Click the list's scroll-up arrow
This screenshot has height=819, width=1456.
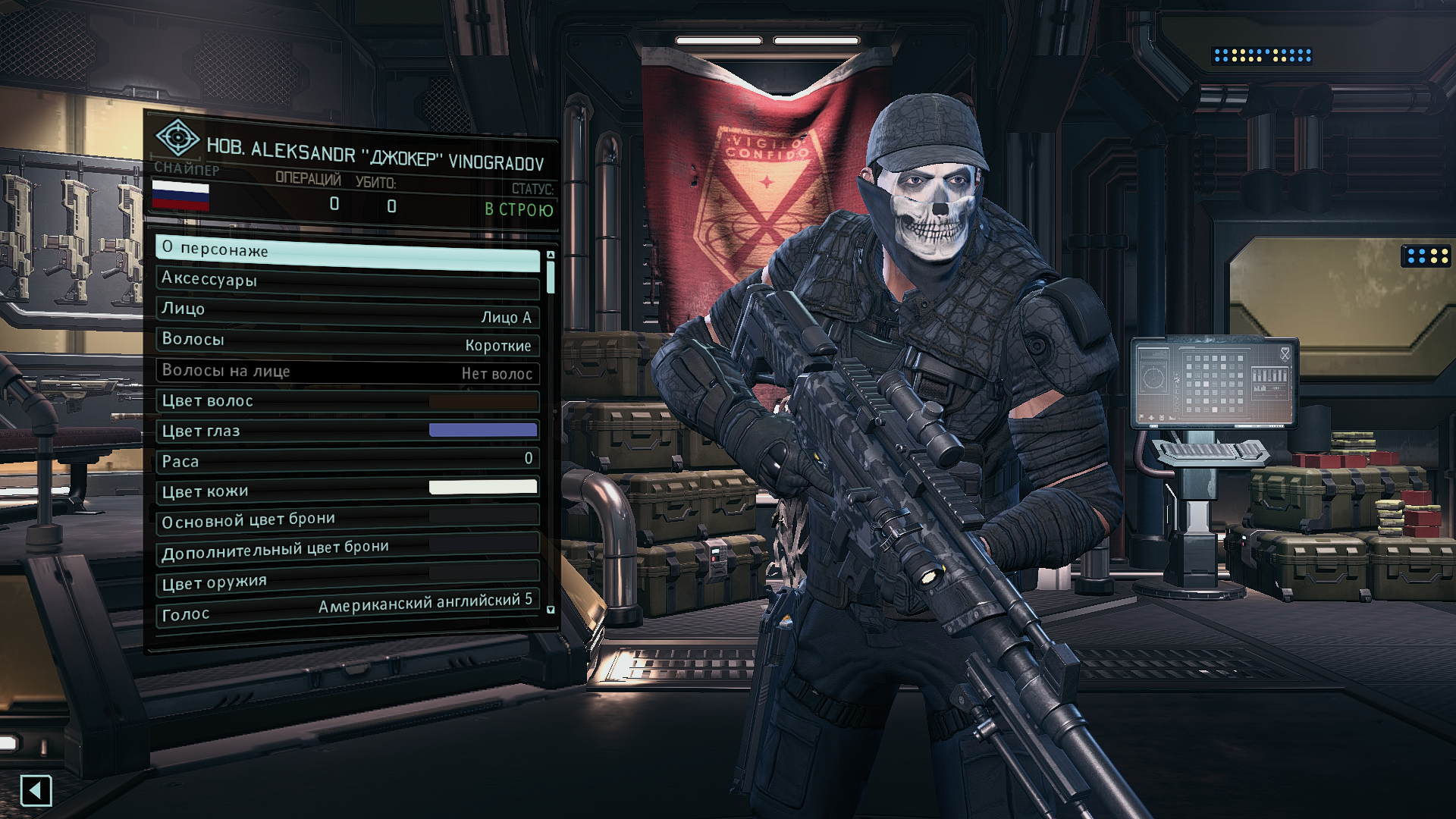pos(551,256)
